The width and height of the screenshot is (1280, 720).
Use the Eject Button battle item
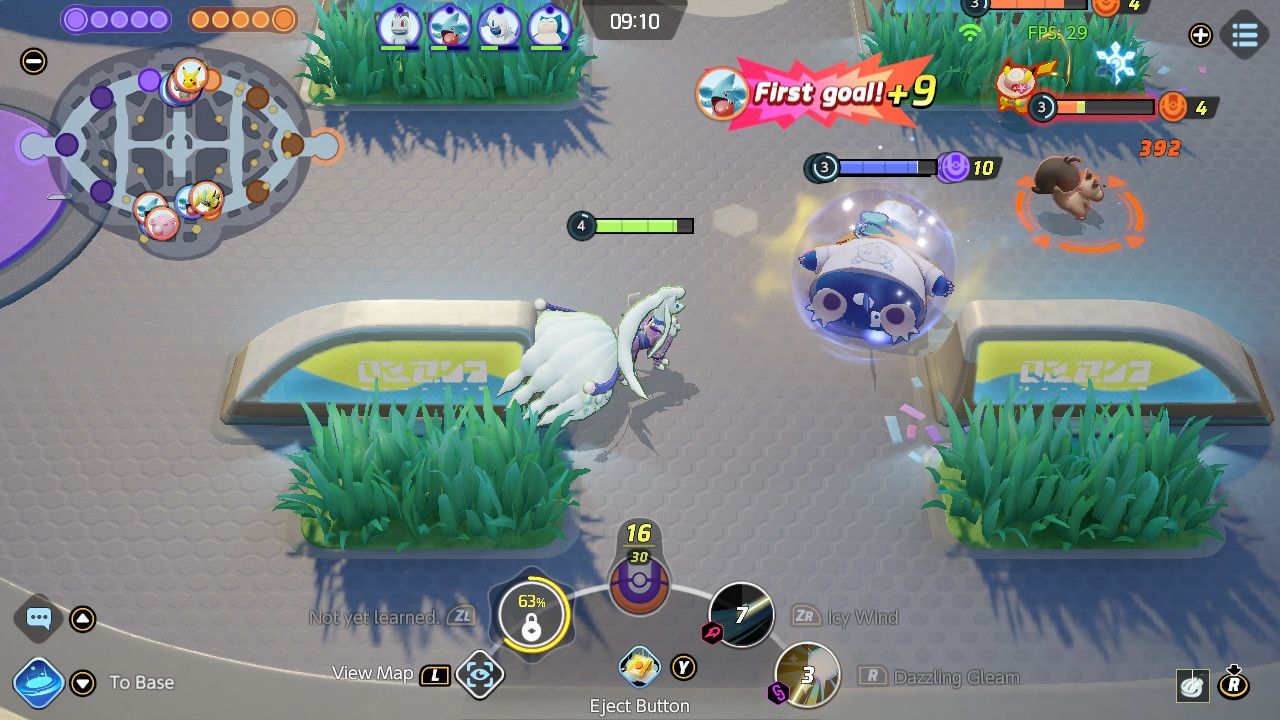[638, 665]
